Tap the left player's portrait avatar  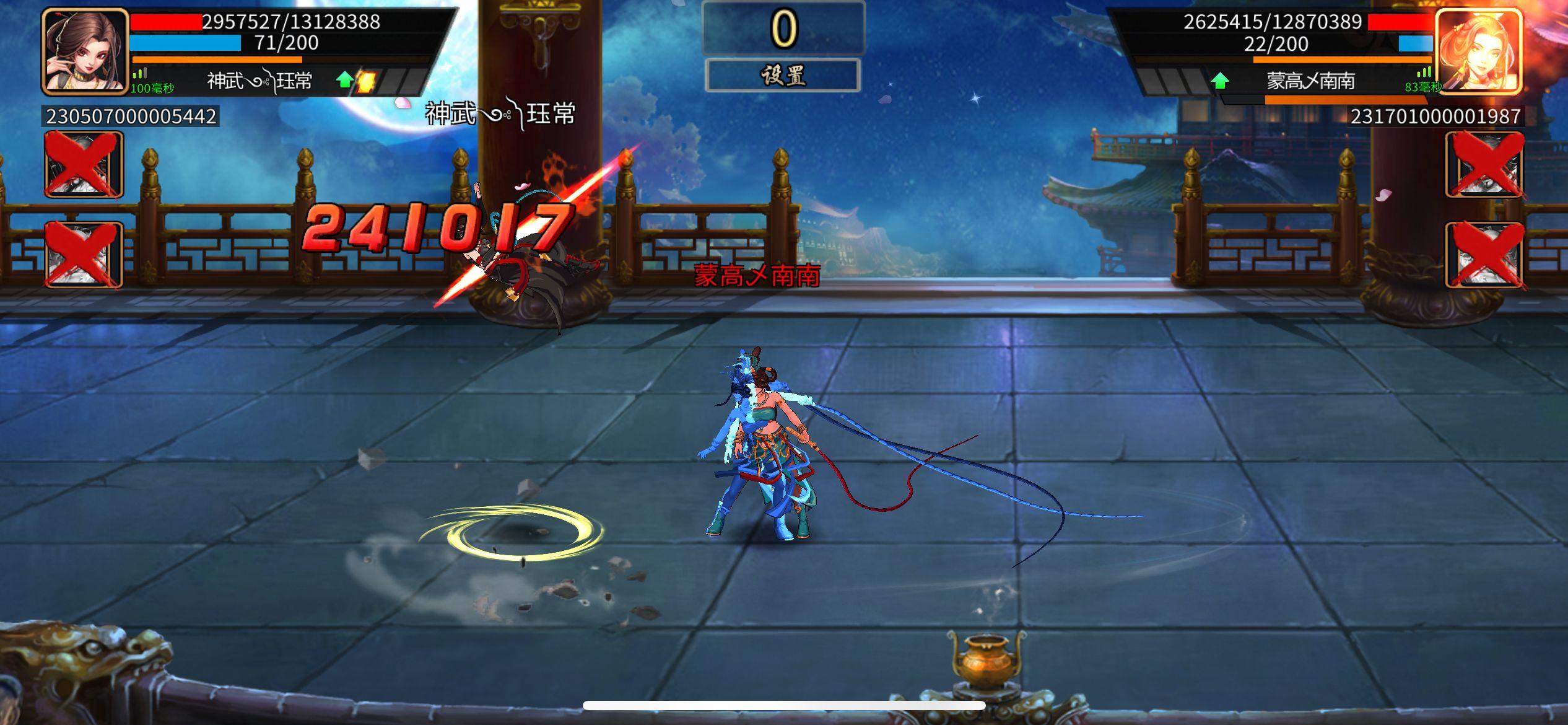click(84, 53)
